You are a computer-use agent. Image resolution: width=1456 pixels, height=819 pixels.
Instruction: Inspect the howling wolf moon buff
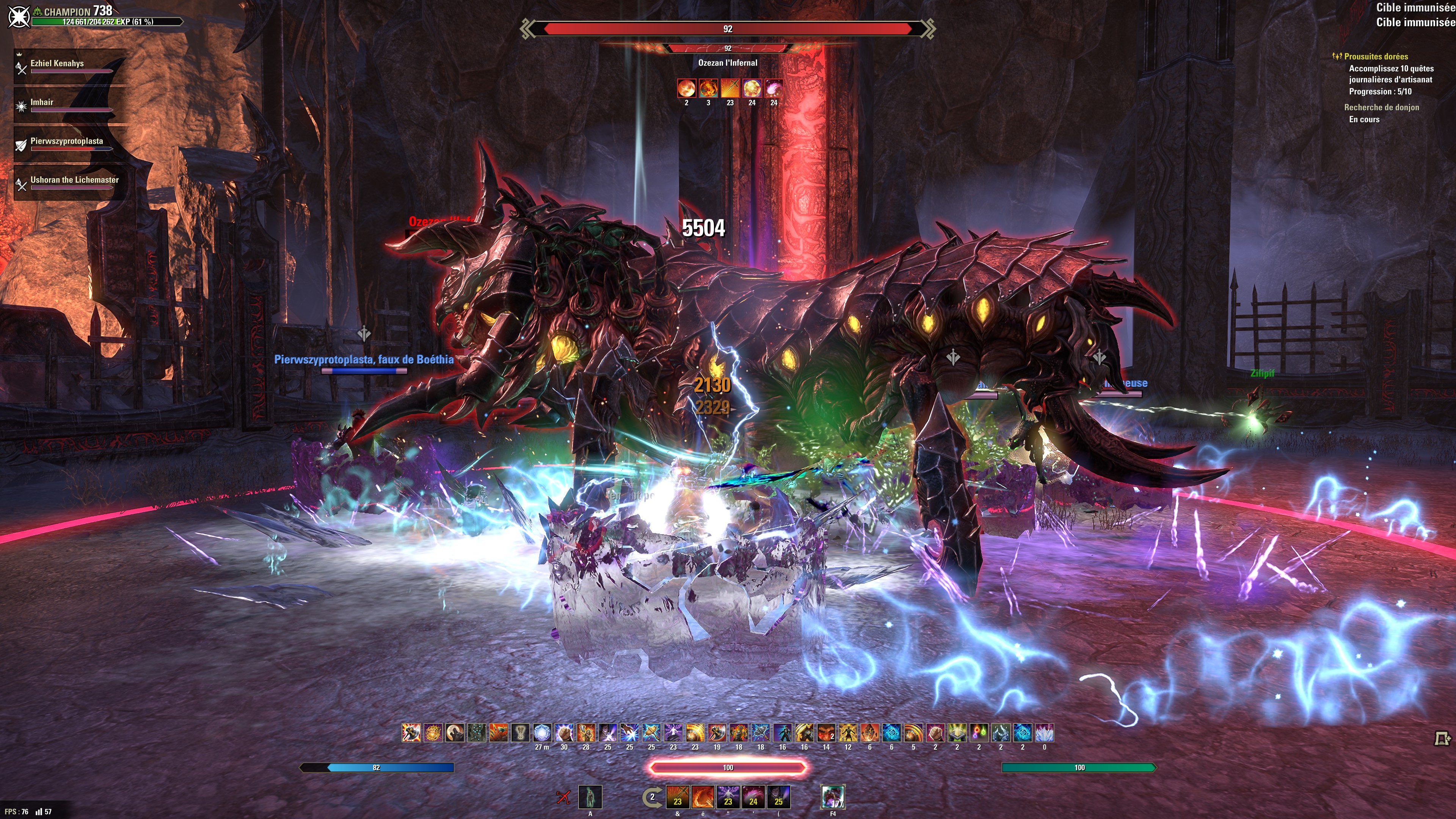455,733
